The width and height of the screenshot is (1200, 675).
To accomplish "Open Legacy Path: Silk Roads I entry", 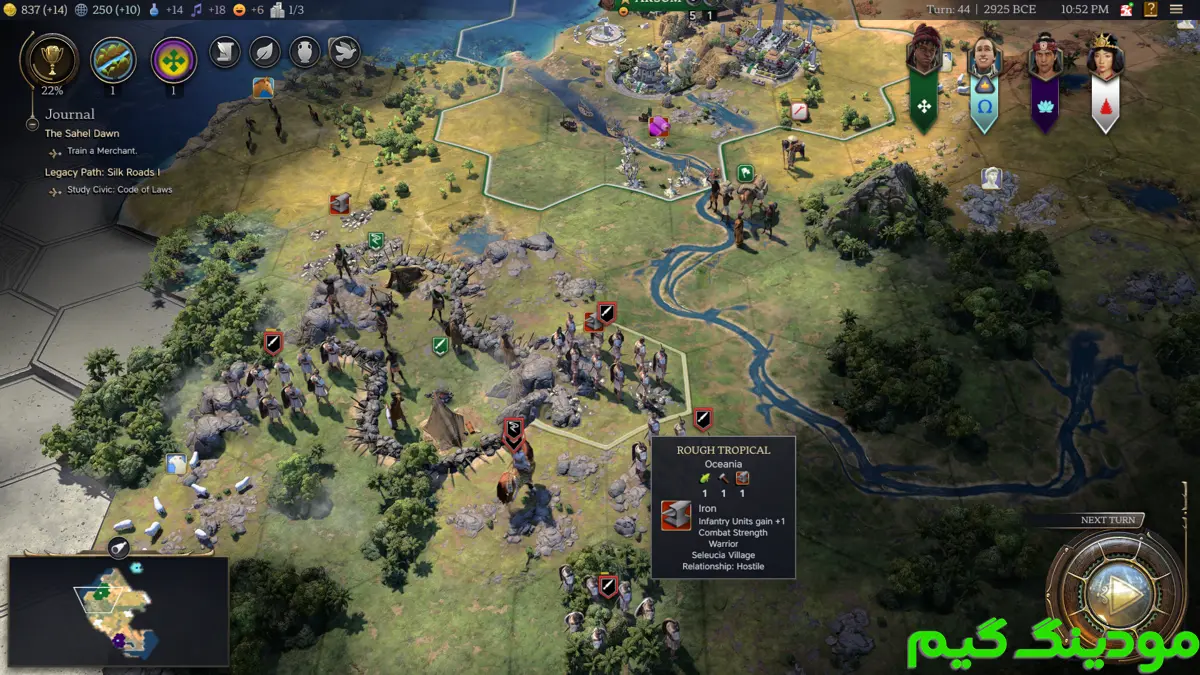I will 102,172.
